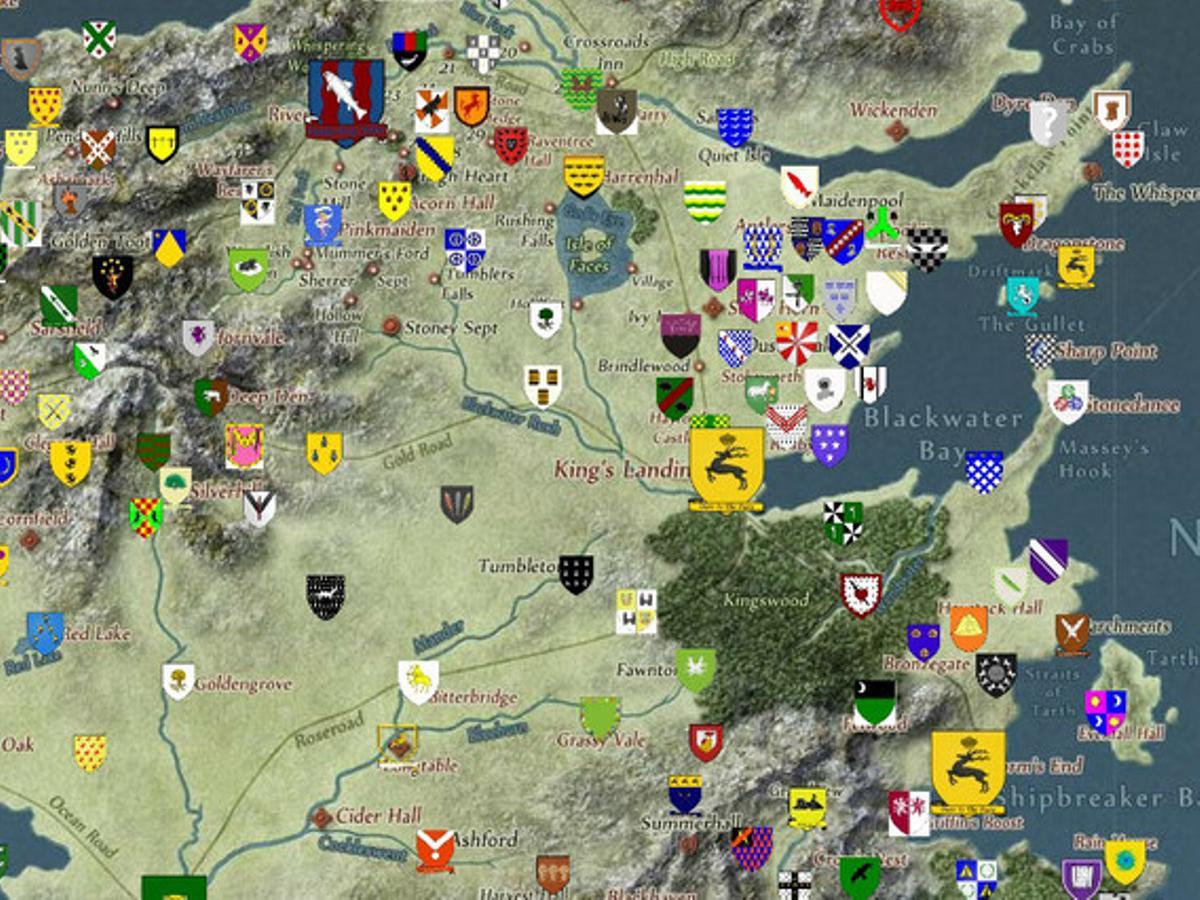Click the grey question mark shield
The height and width of the screenshot is (900, 1200).
pyautogui.click(x=1049, y=123)
